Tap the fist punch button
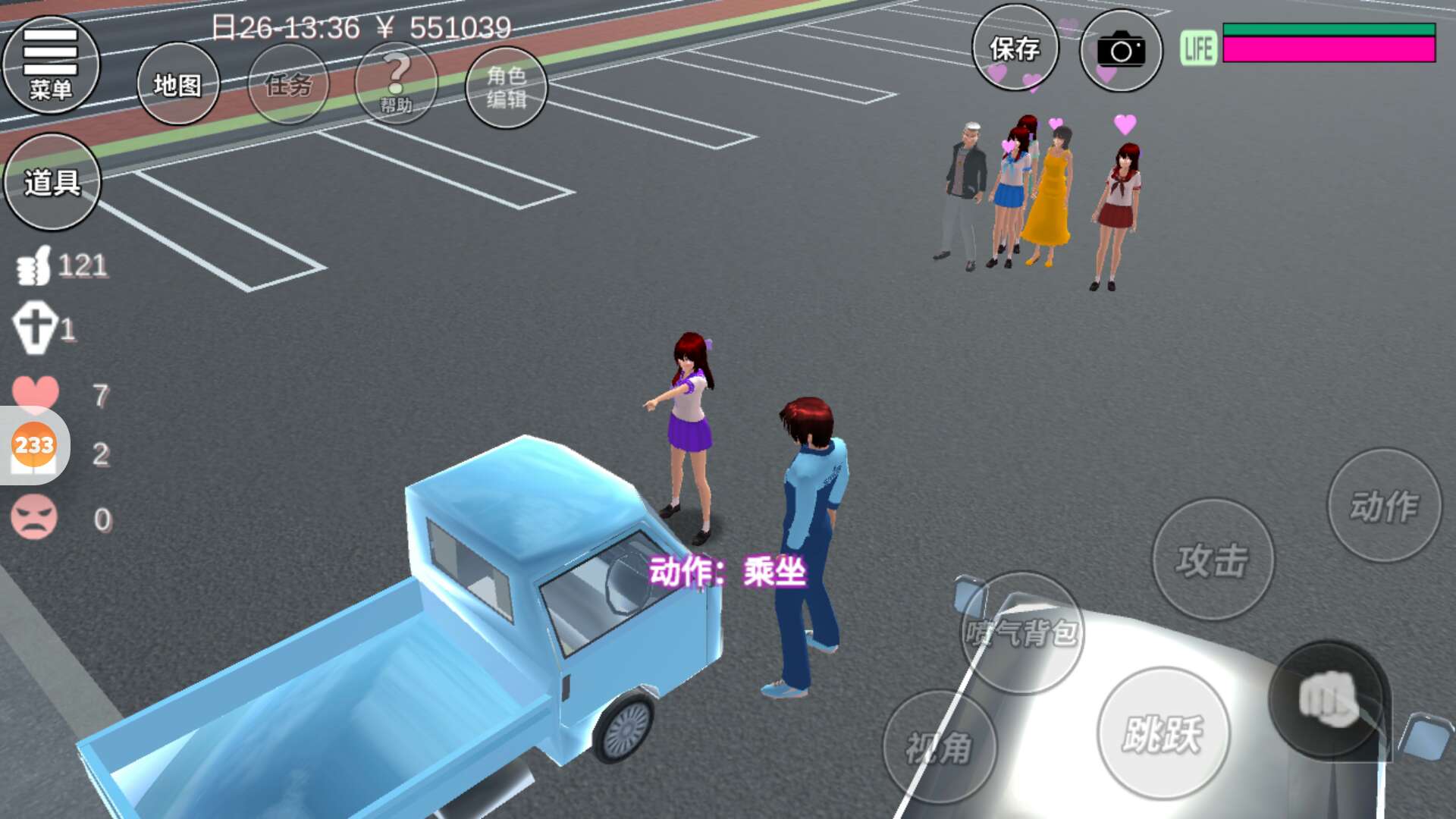 (1328, 699)
